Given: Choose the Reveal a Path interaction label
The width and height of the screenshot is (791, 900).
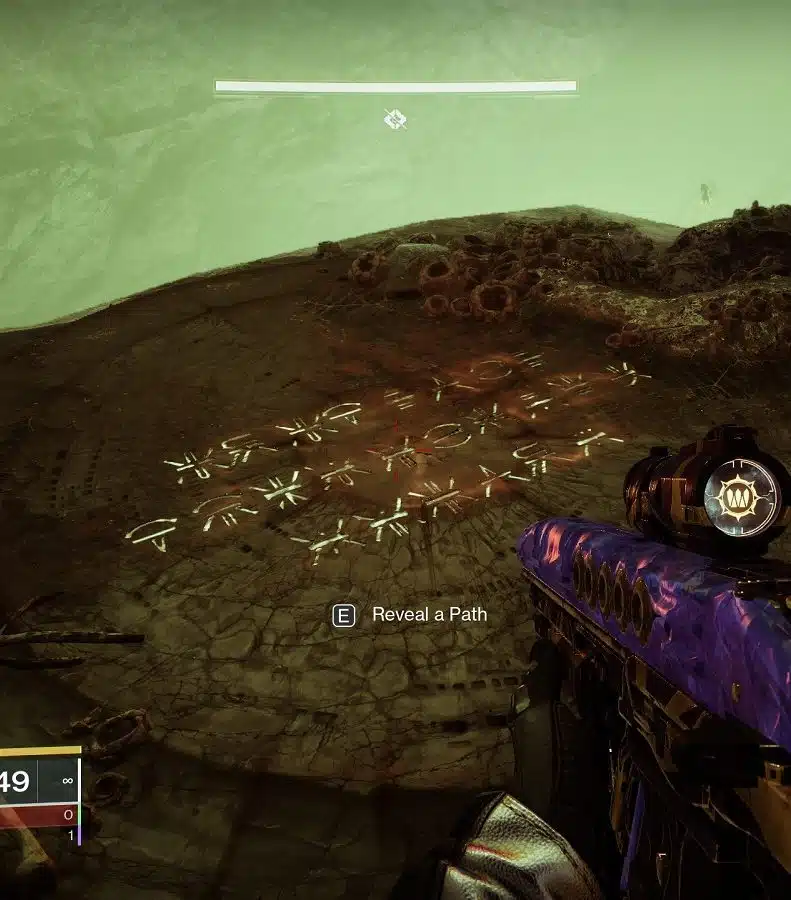Looking at the screenshot, I should (429, 615).
